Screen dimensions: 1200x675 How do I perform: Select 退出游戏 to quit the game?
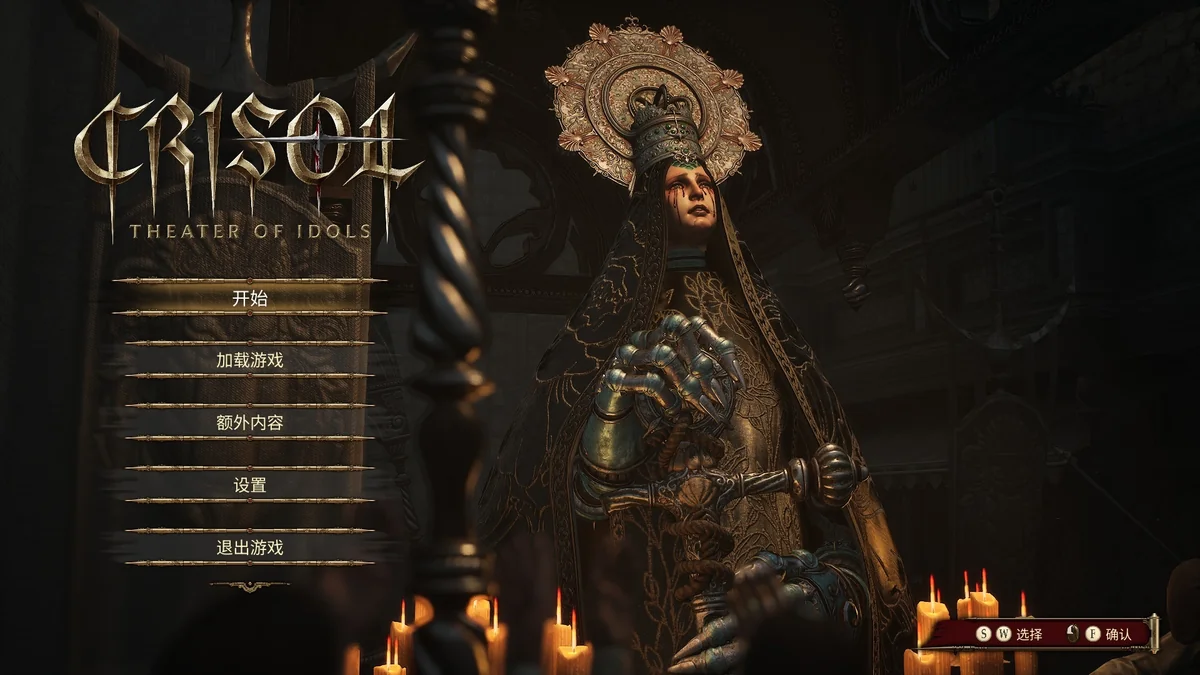click(x=250, y=548)
